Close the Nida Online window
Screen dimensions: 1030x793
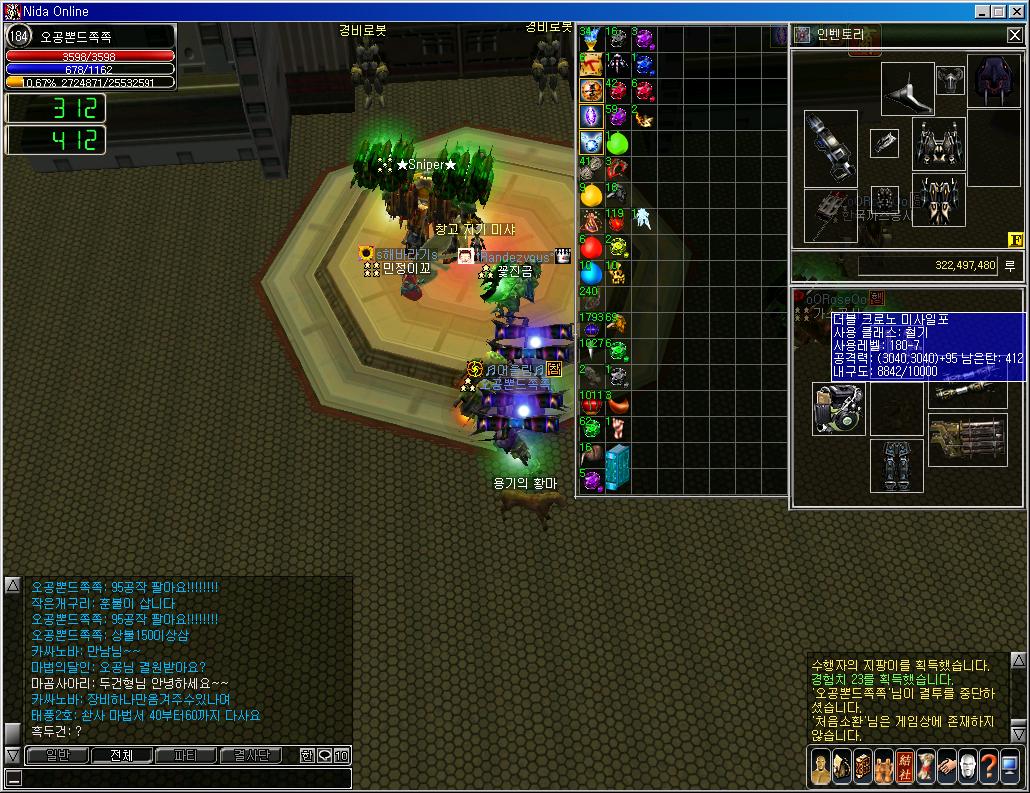click(x=1017, y=11)
